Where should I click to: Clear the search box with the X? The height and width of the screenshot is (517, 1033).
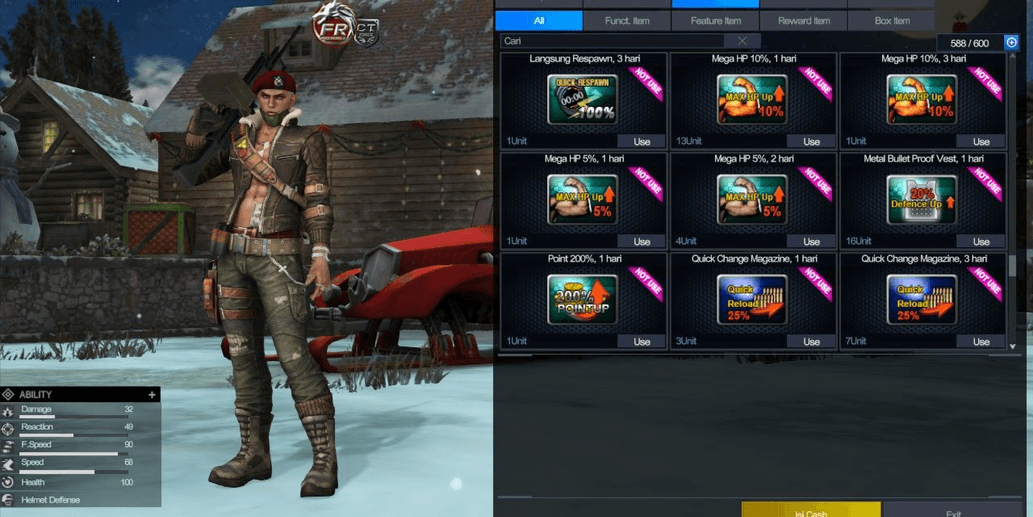click(x=742, y=41)
